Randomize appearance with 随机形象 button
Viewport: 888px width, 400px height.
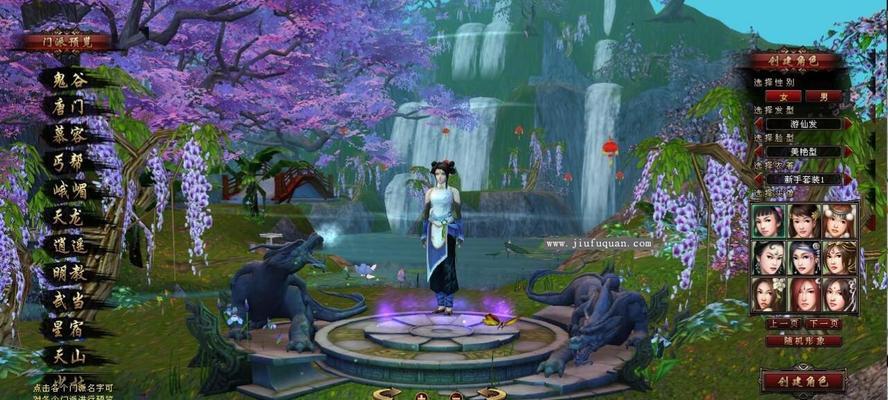(x=803, y=340)
